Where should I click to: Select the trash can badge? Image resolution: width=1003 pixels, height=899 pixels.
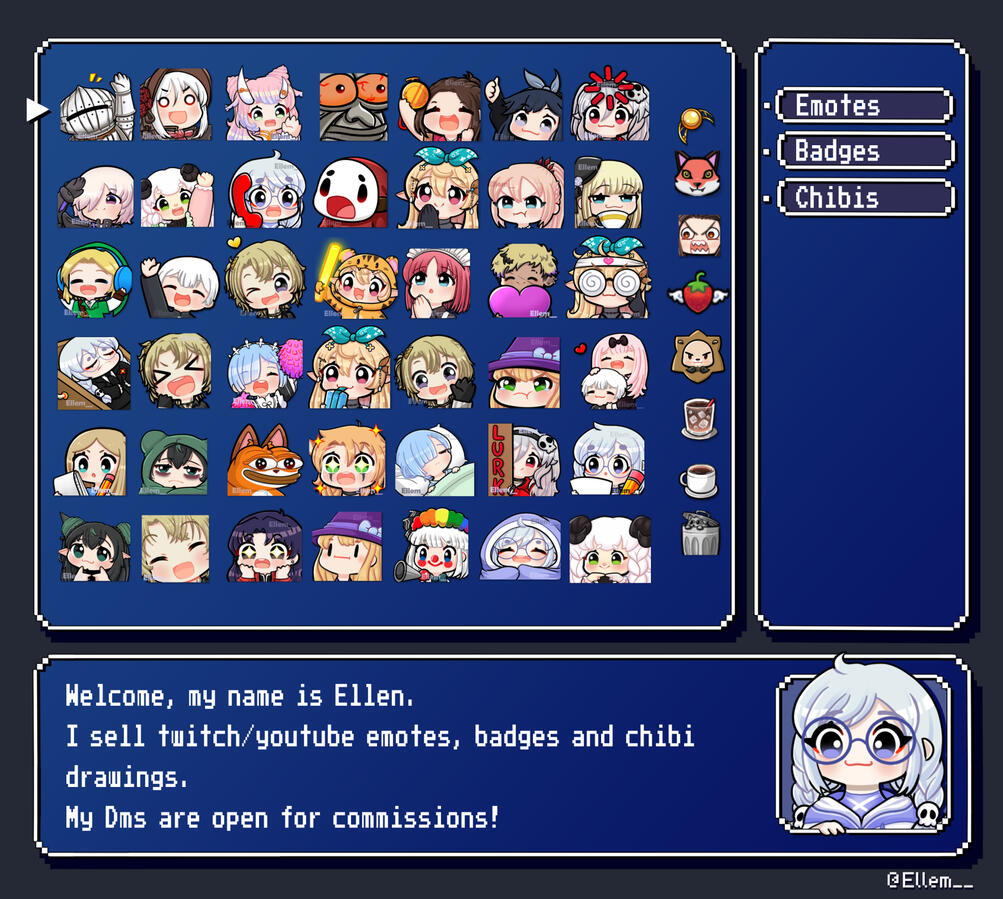pos(698,535)
